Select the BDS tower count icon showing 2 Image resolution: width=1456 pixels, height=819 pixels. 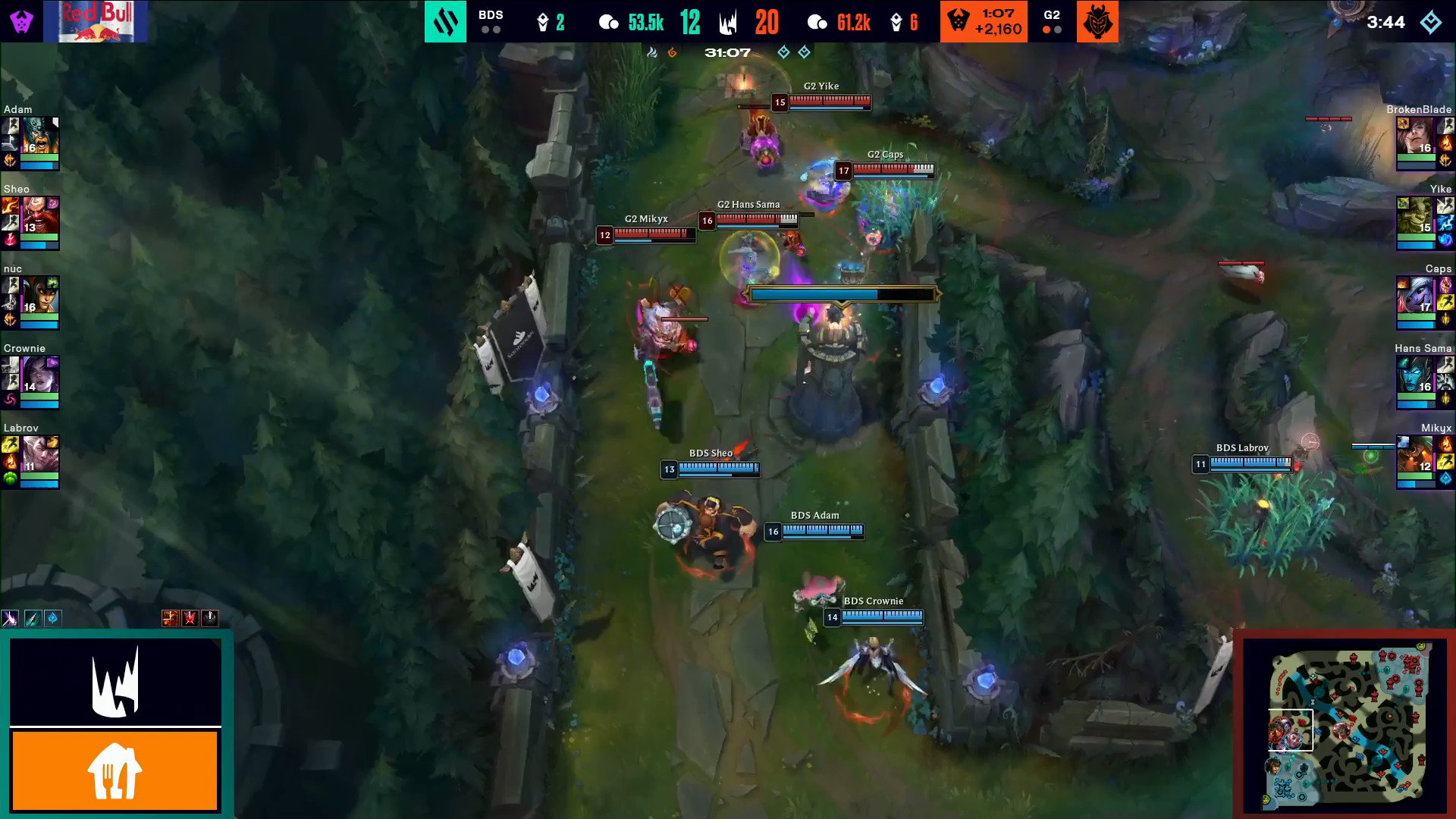541,20
